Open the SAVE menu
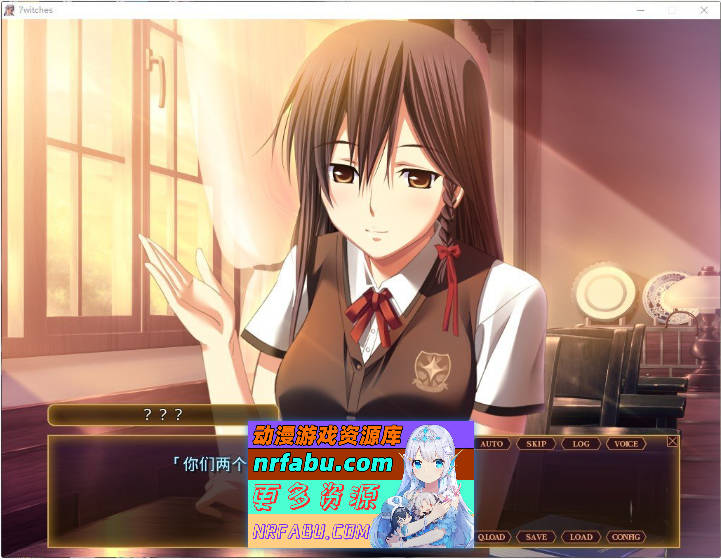Image resolution: width=721 pixels, height=559 pixels. [536, 537]
